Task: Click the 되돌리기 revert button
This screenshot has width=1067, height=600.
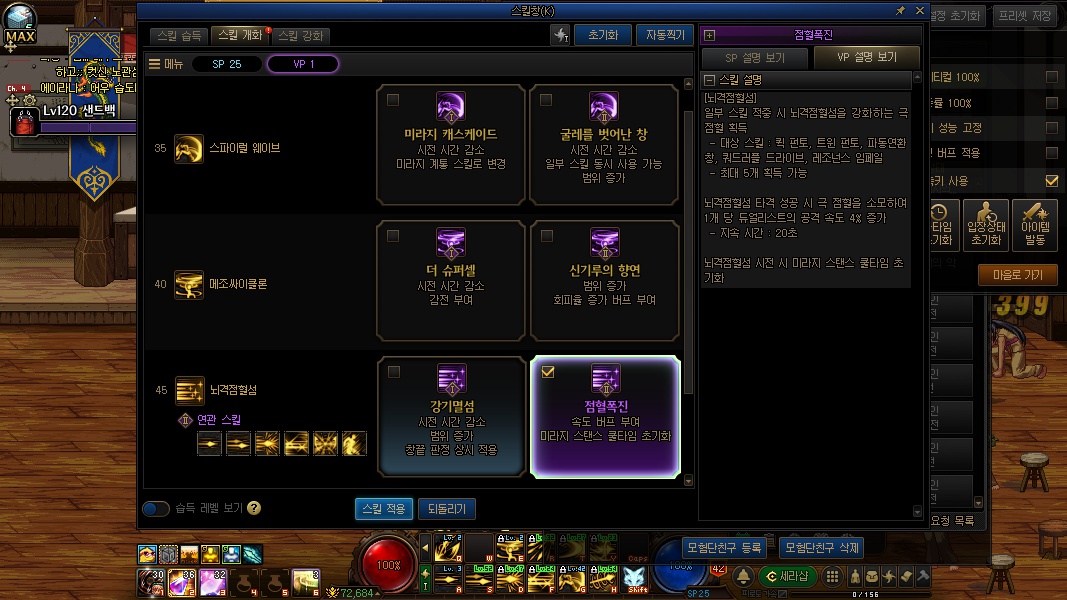Action: [446, 509]
